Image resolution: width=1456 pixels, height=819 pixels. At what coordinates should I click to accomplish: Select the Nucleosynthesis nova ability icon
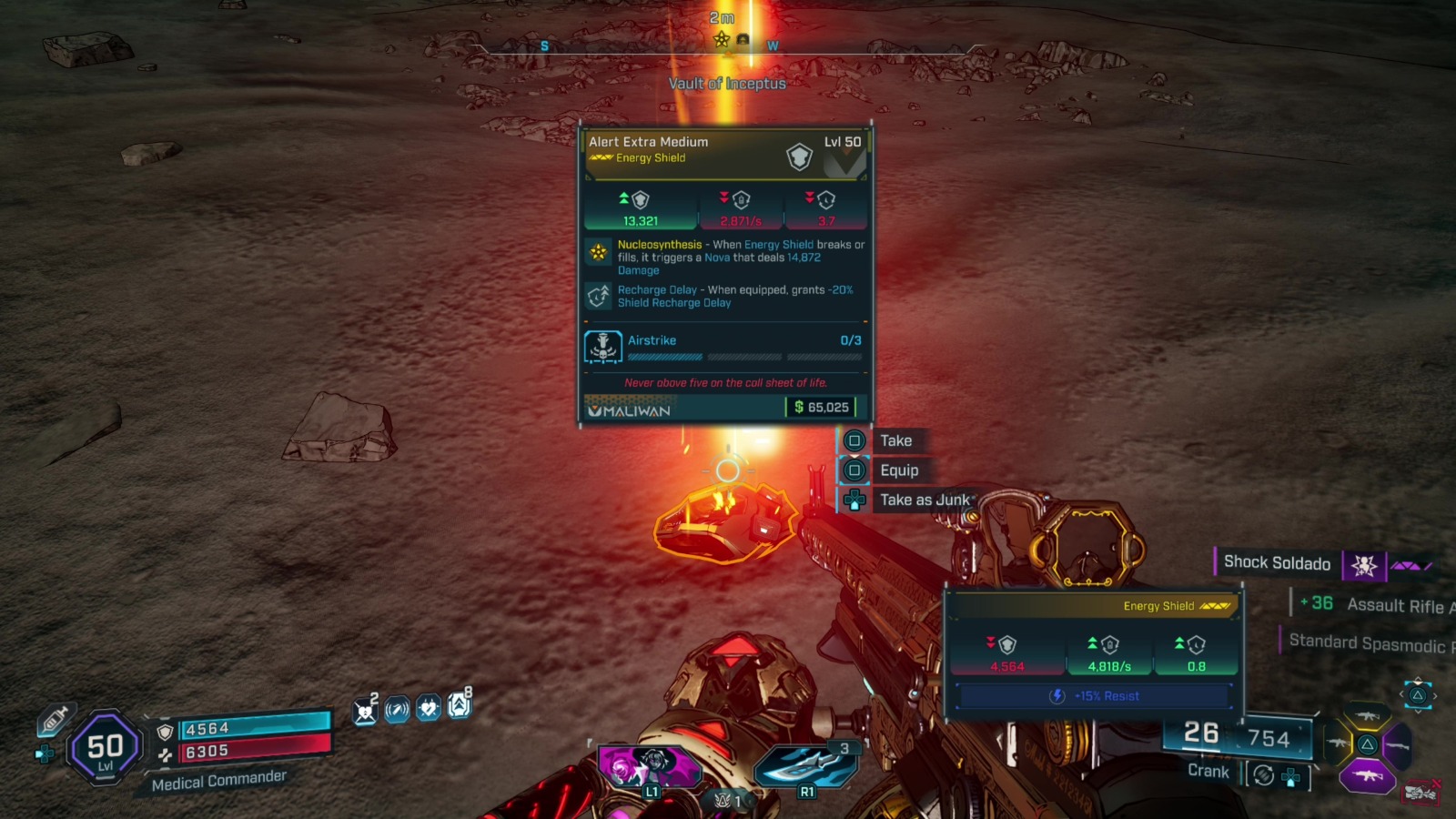coord(599,253)
